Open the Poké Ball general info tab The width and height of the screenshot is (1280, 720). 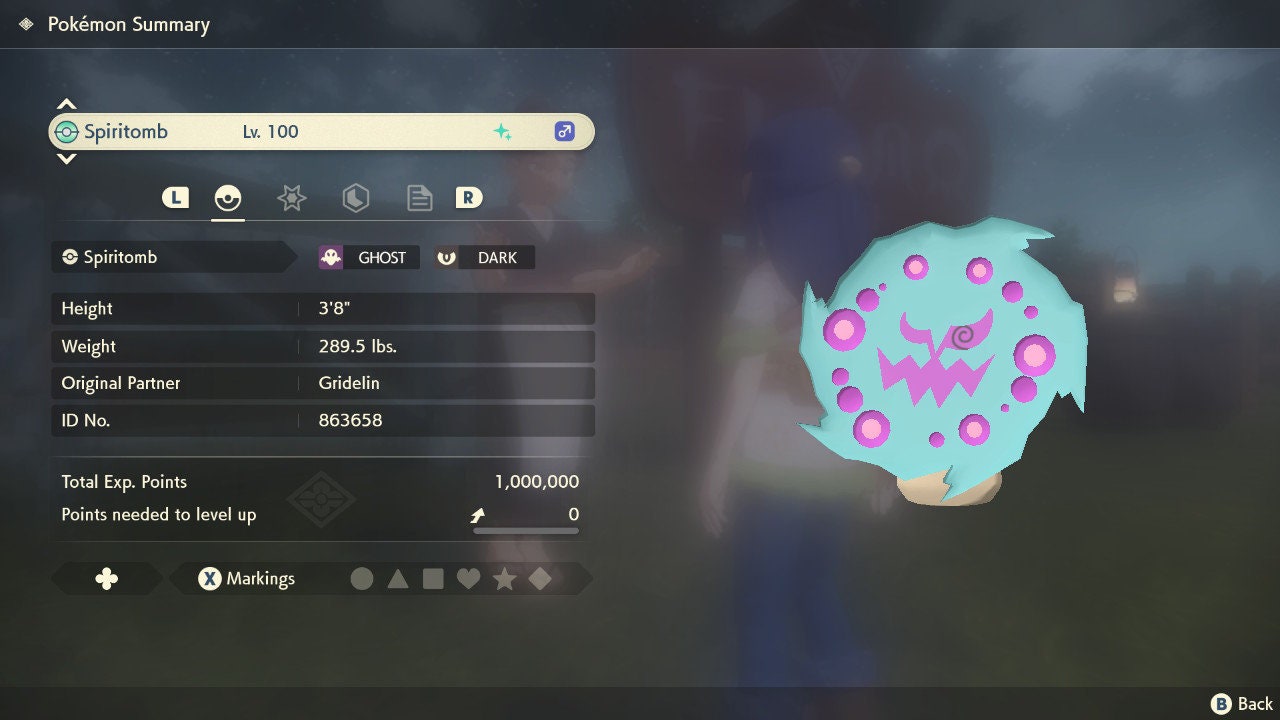click(x=228, y=198)
